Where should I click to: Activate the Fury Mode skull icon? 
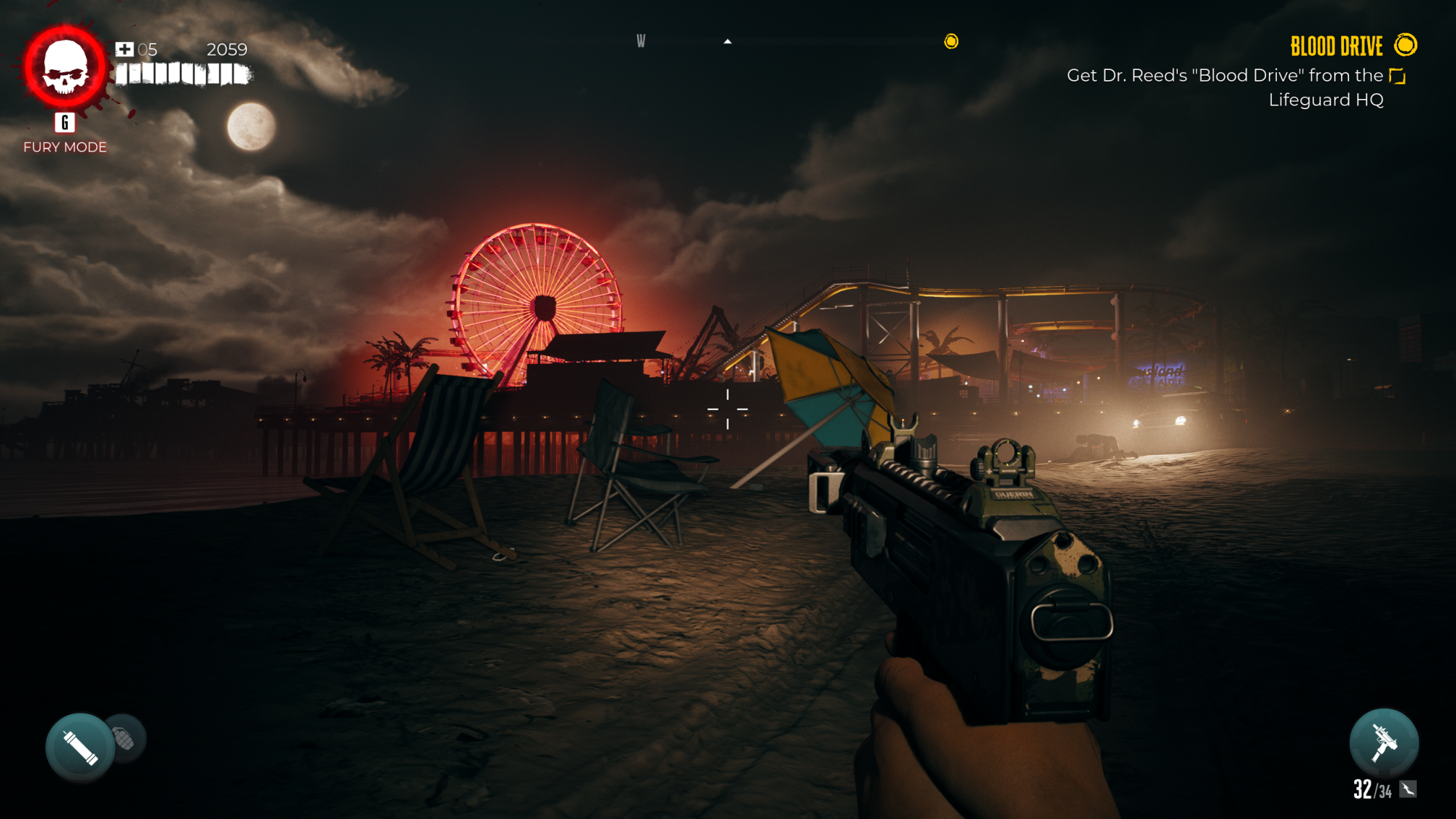click(x=65, y=67)
